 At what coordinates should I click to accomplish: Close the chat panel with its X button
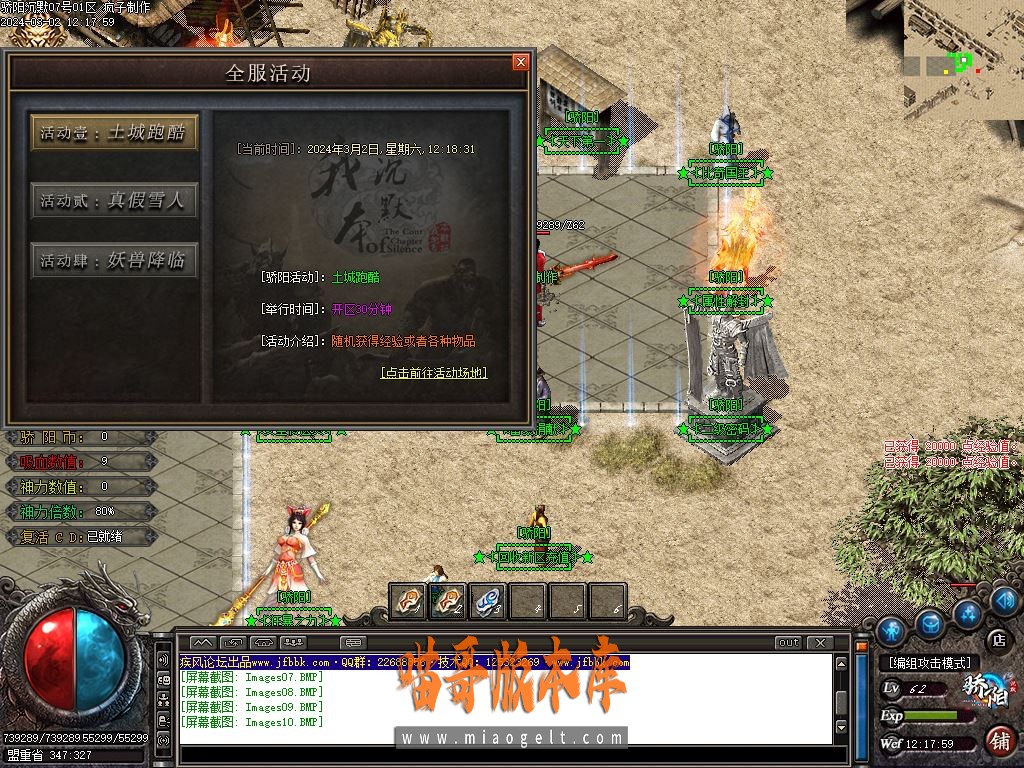[820, 643]
